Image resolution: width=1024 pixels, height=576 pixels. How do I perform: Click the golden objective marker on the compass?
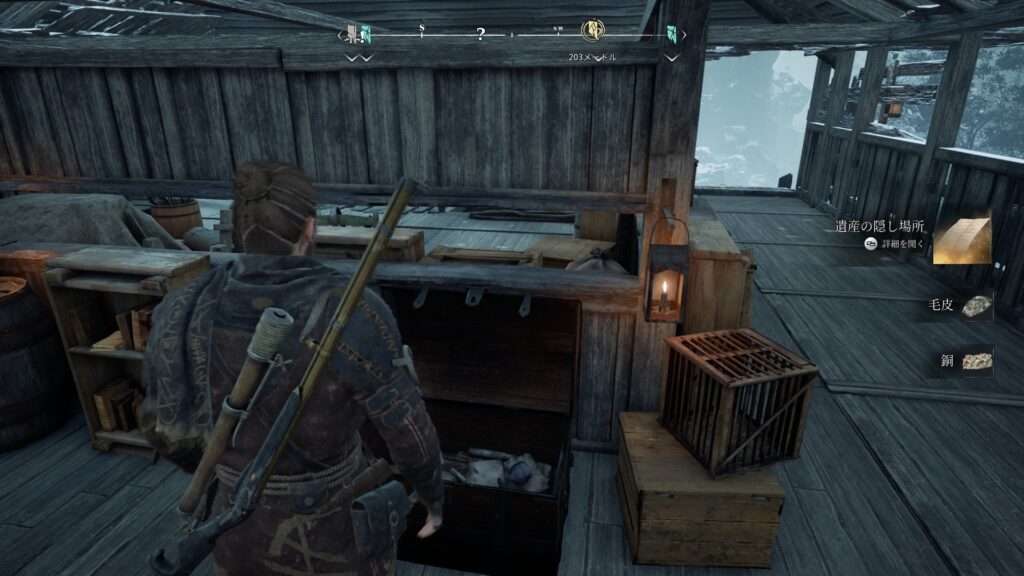(x=592, y=31)
